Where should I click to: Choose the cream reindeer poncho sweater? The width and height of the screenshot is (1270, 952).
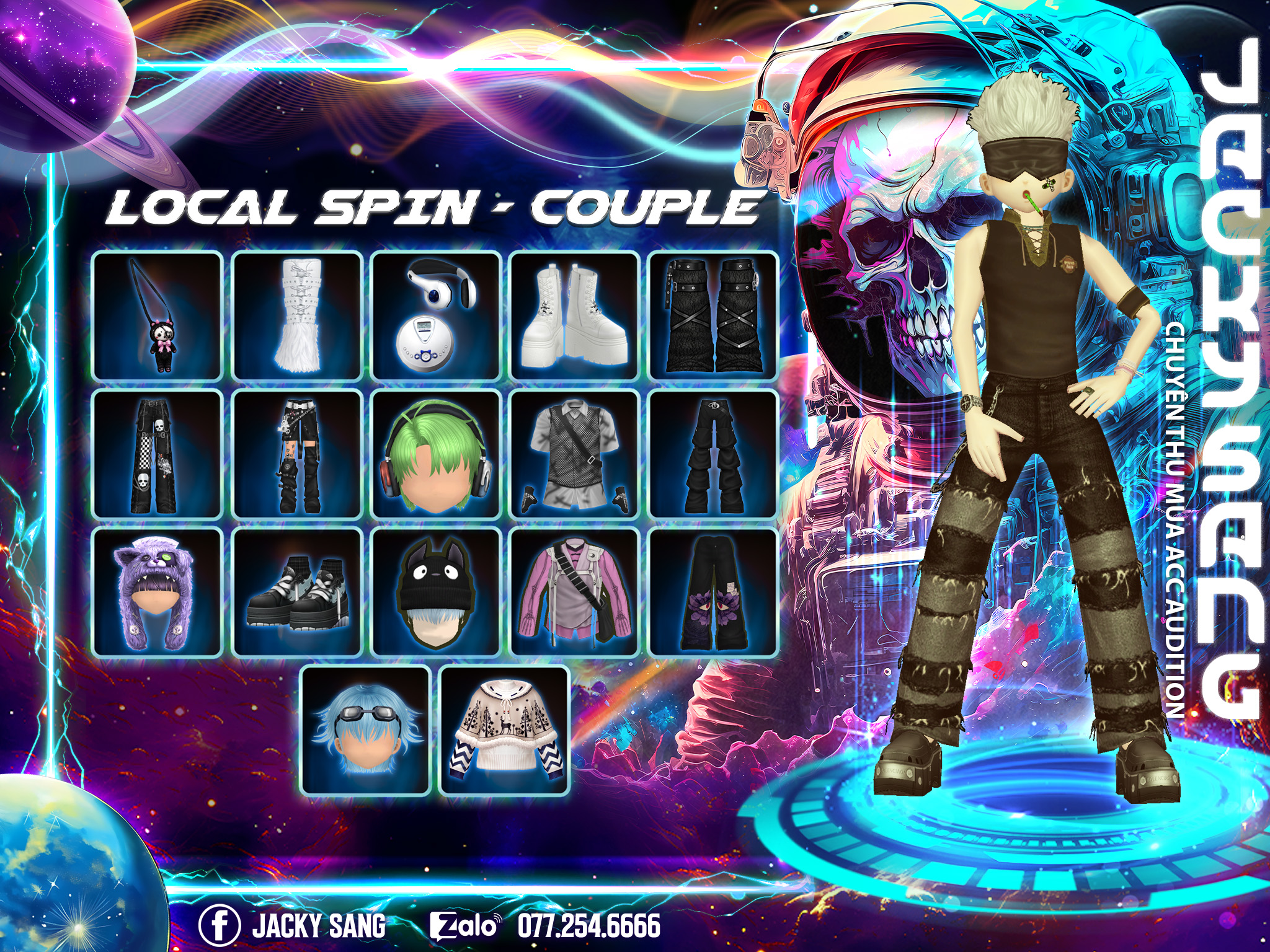(x=504, y=731)
